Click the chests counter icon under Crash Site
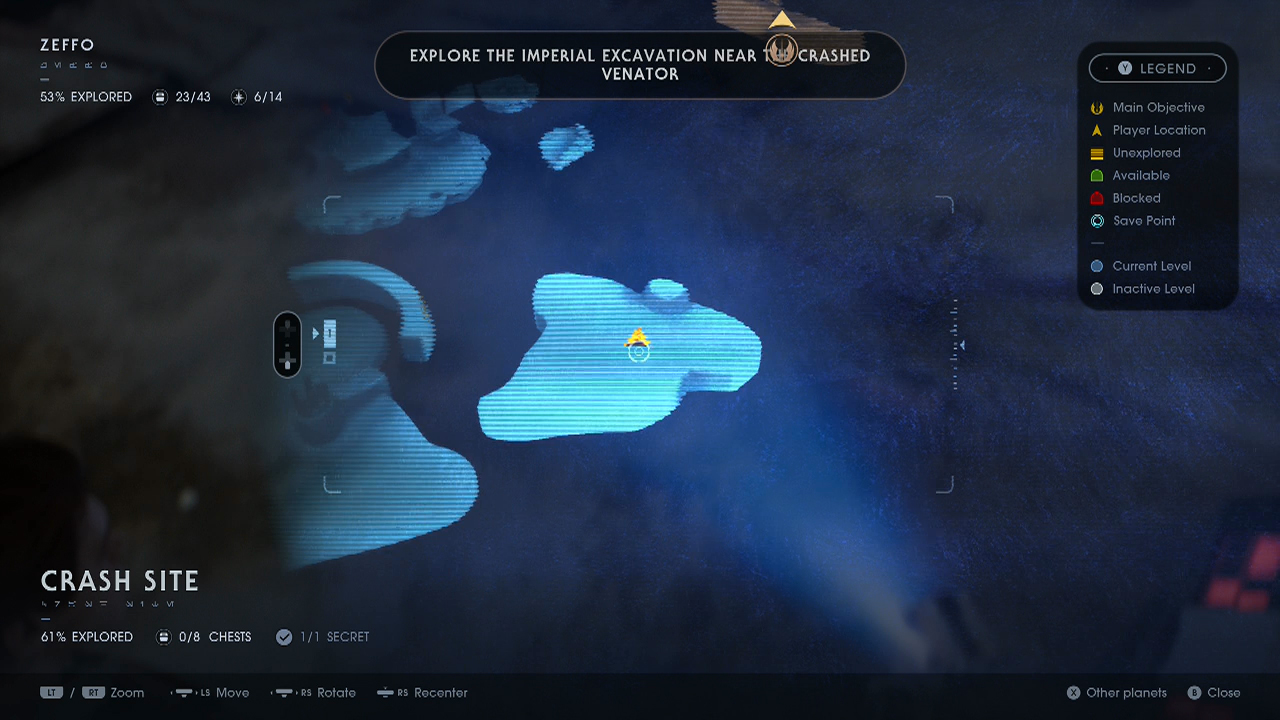Viewport: 1280px width, 720px height. [x=163, y=637]
